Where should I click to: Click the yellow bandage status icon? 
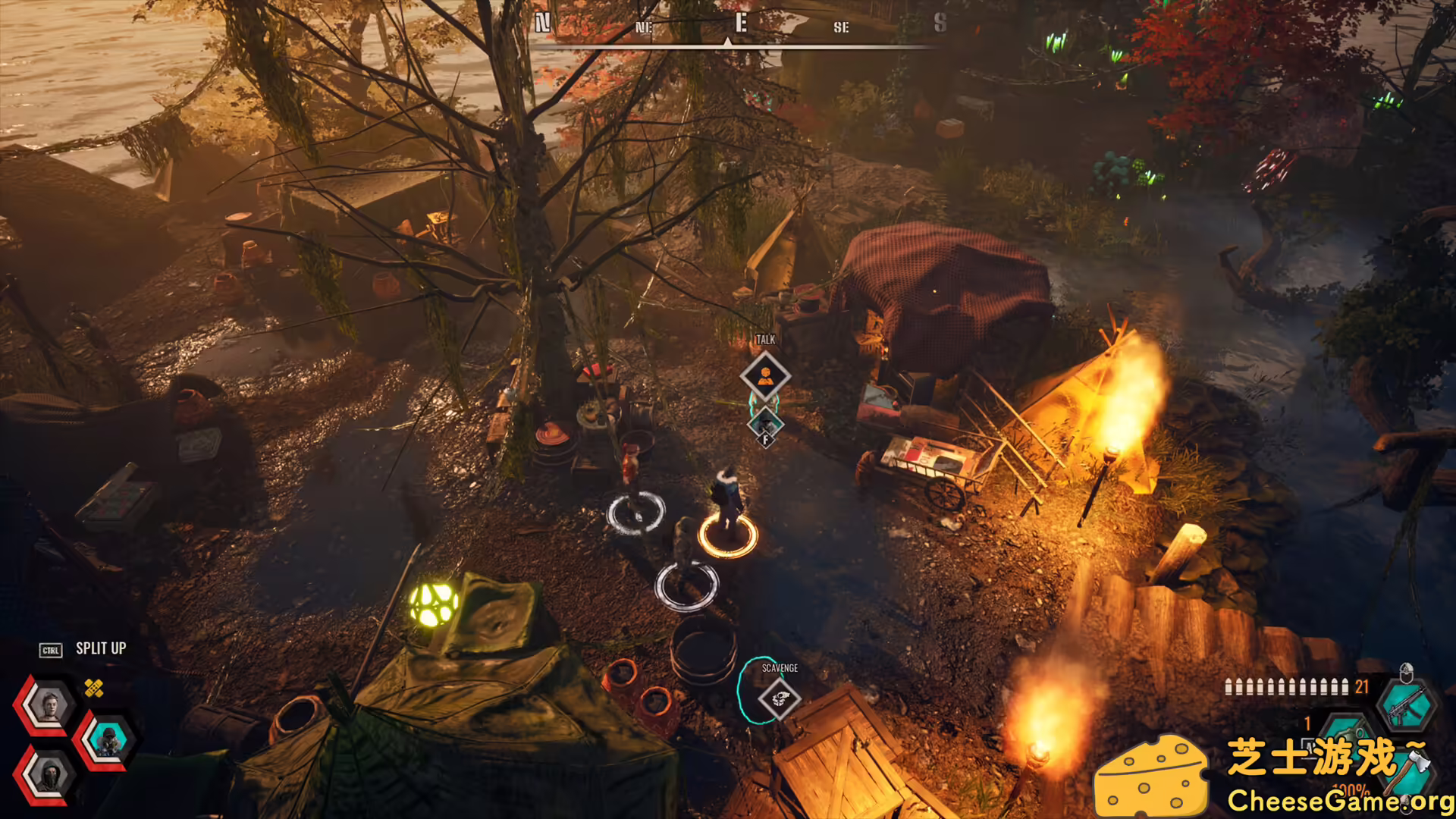[x=94, y=688]
